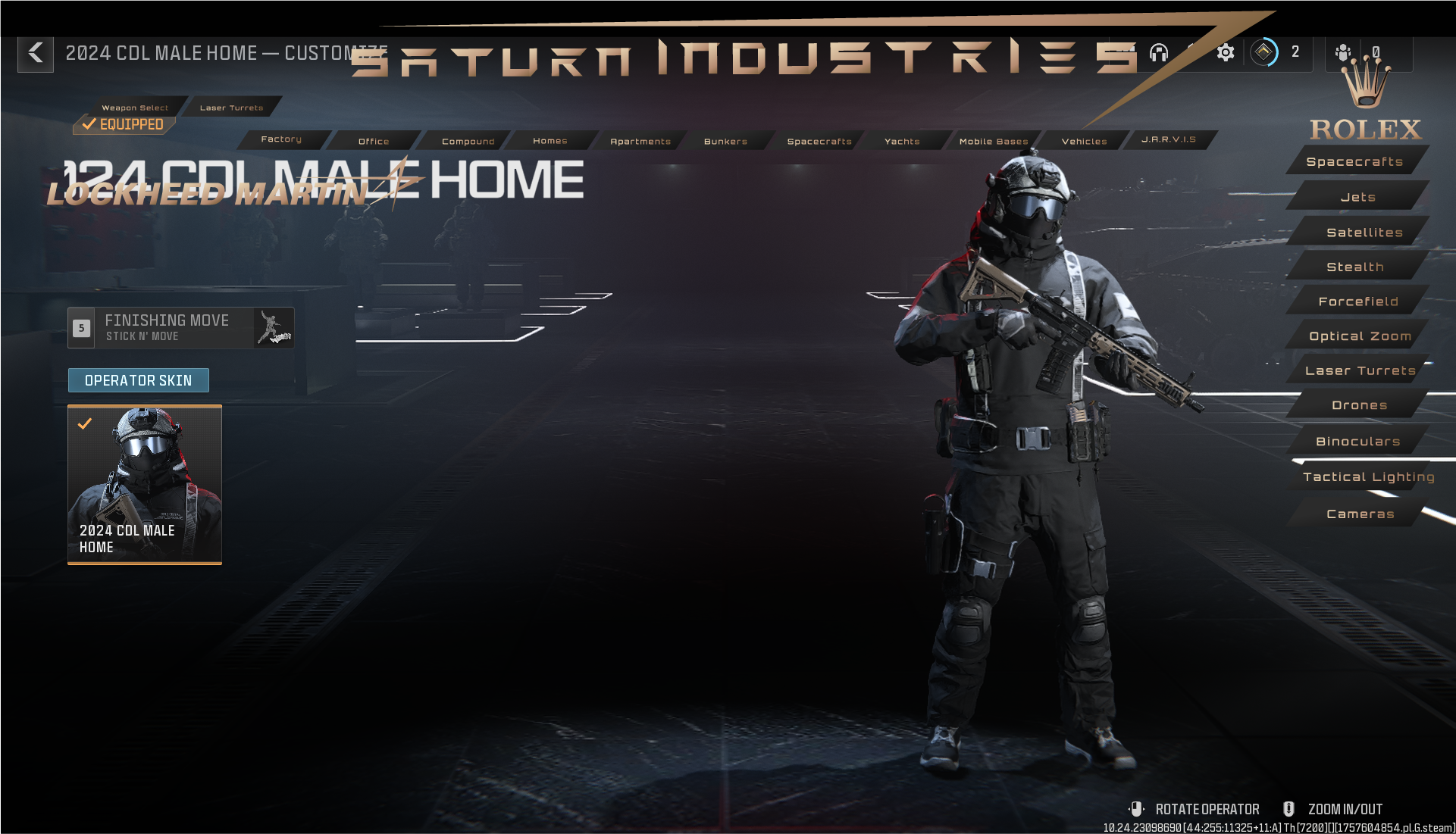Open the Finishing Move slot
The width and height of the screenshot is (1456, 834).
click(x=180, y=328)
